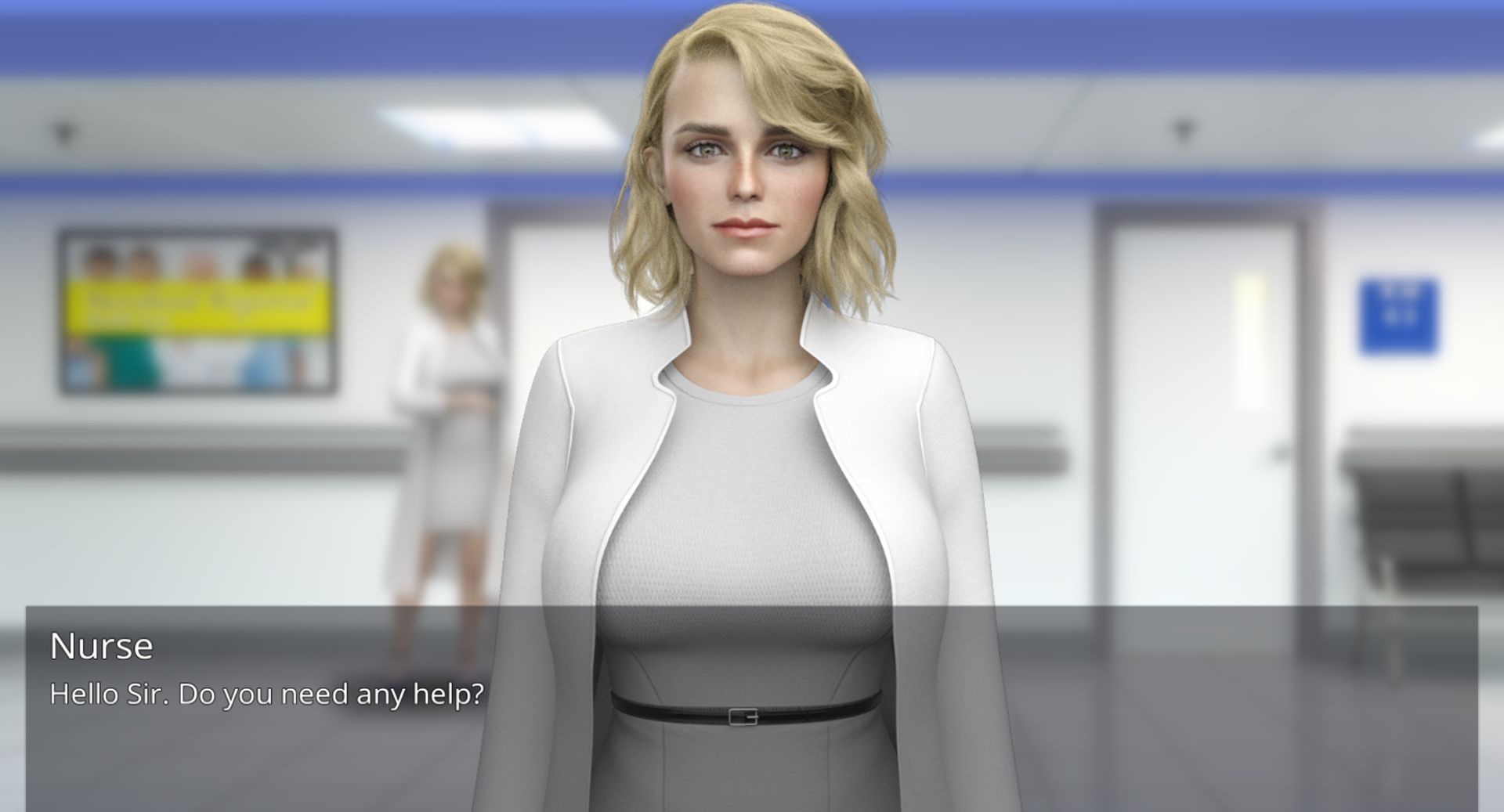Click the nurse character sprite

744,392
